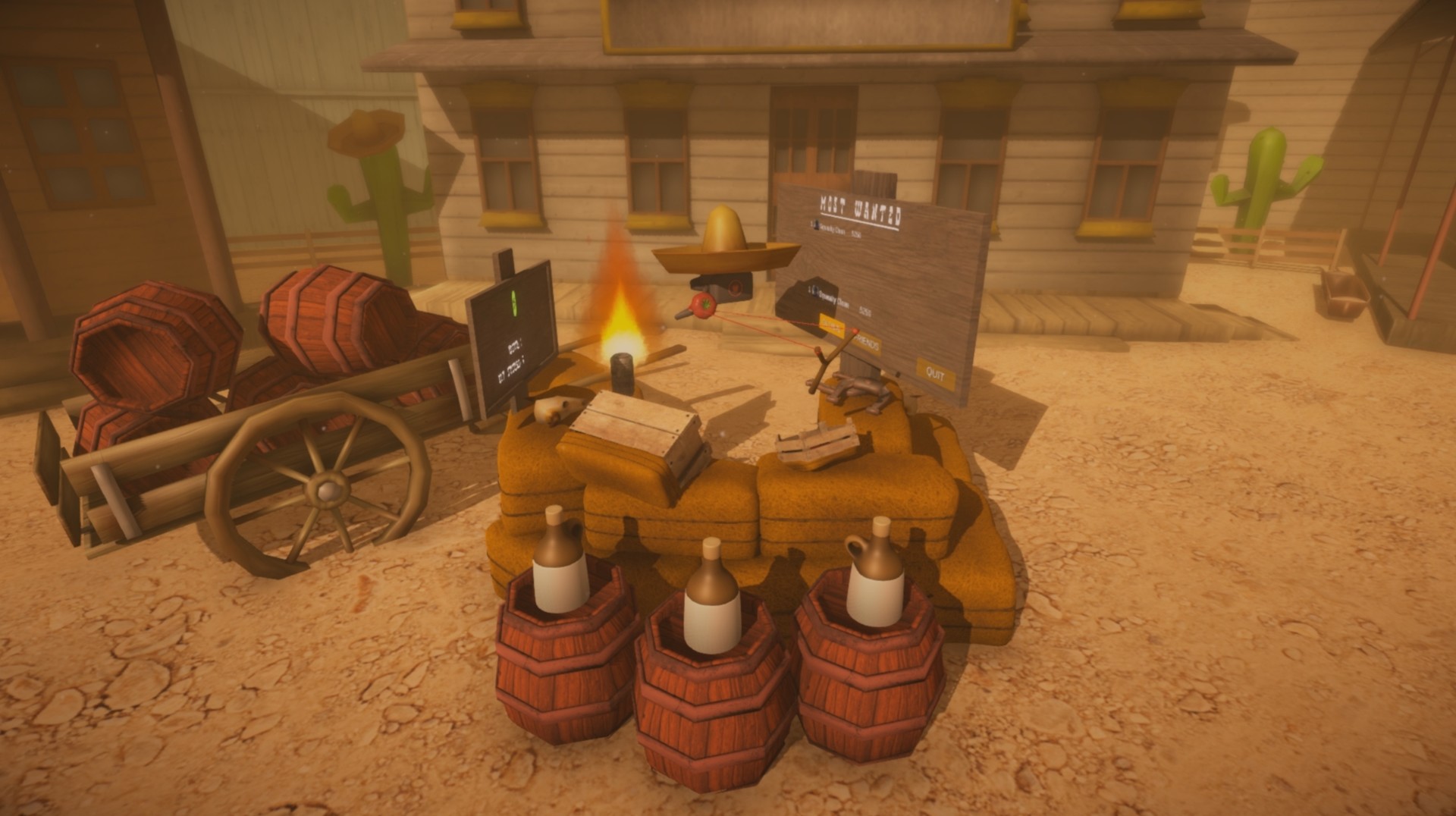The width and height of the screenshot is (1456, 816).
Task: Open the FRIENDS leaderboard
Action: point(868,344)
